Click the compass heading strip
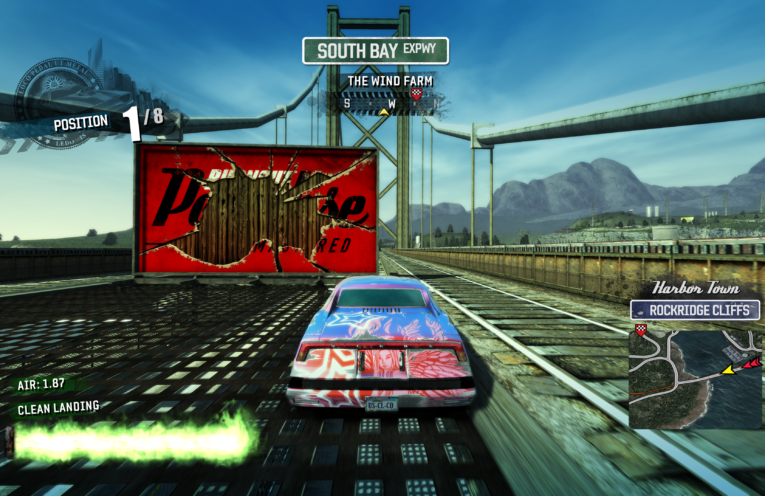Image resolution: width=765 pixels, height=496 pixels. click(384, 101)
